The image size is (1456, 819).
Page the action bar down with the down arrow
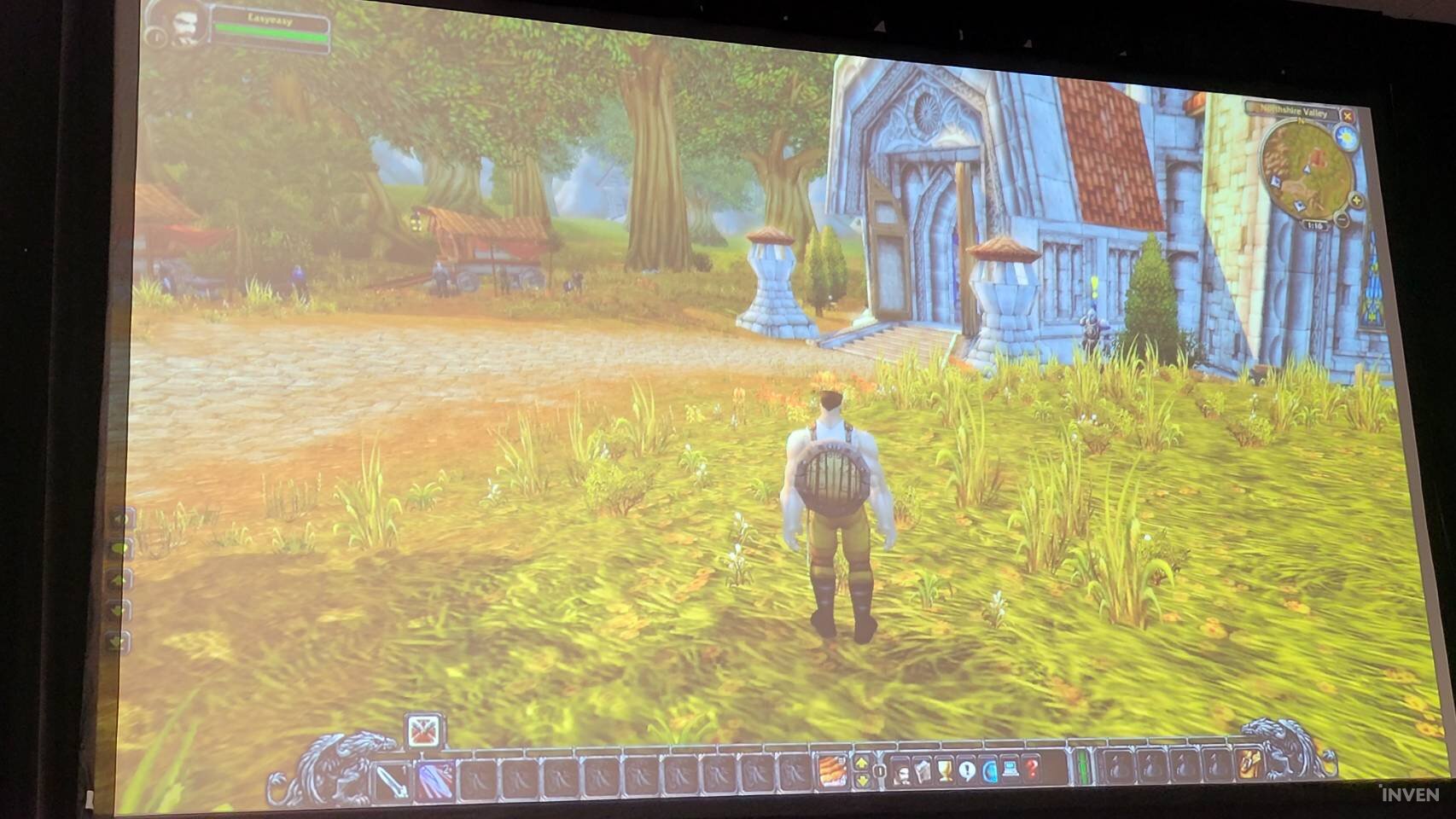click(x=862, y=779)
